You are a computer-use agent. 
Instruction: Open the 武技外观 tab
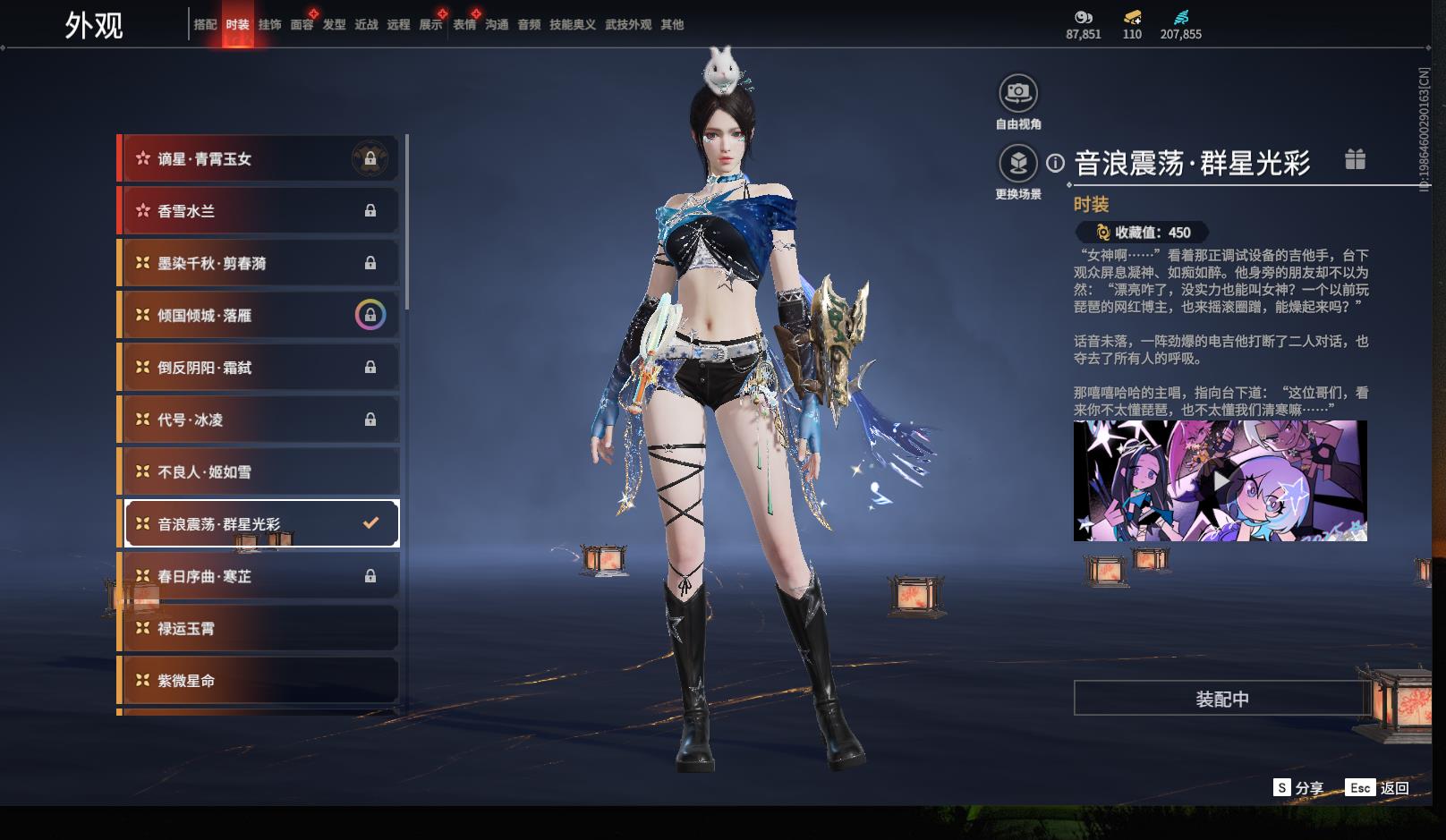point(627,25)
